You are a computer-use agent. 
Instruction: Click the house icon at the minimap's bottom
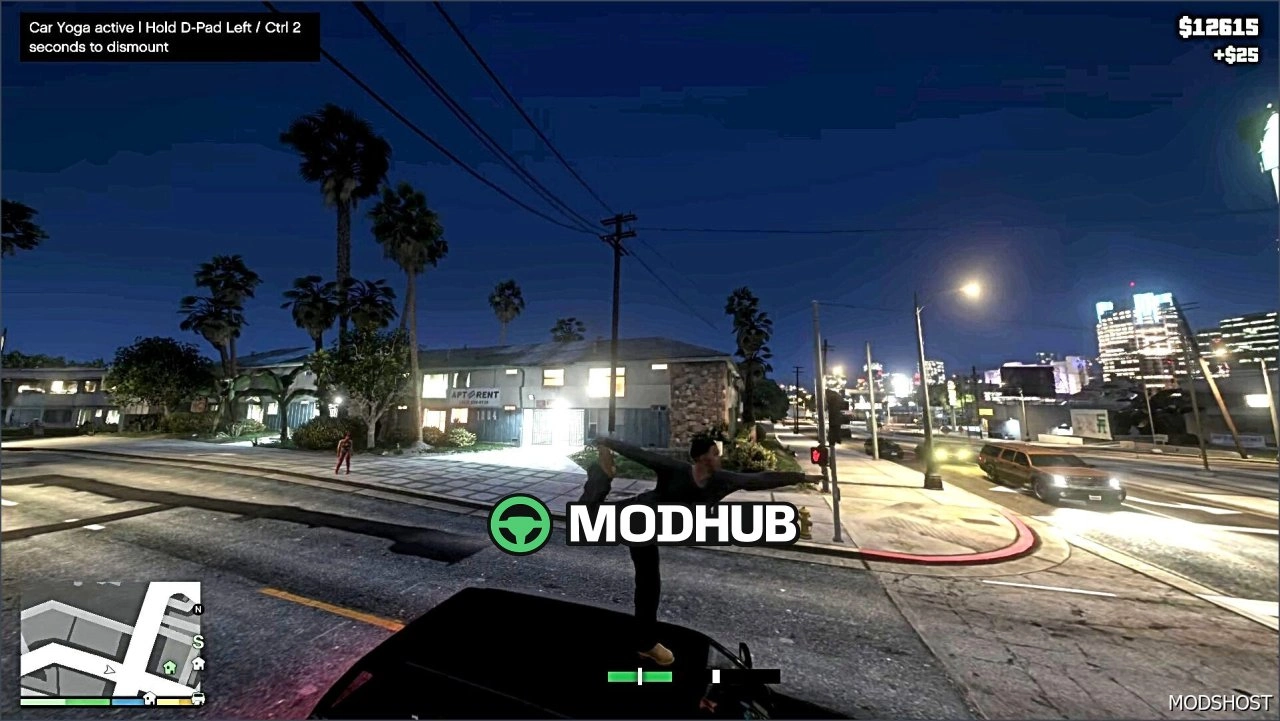(x=150, y=698)
